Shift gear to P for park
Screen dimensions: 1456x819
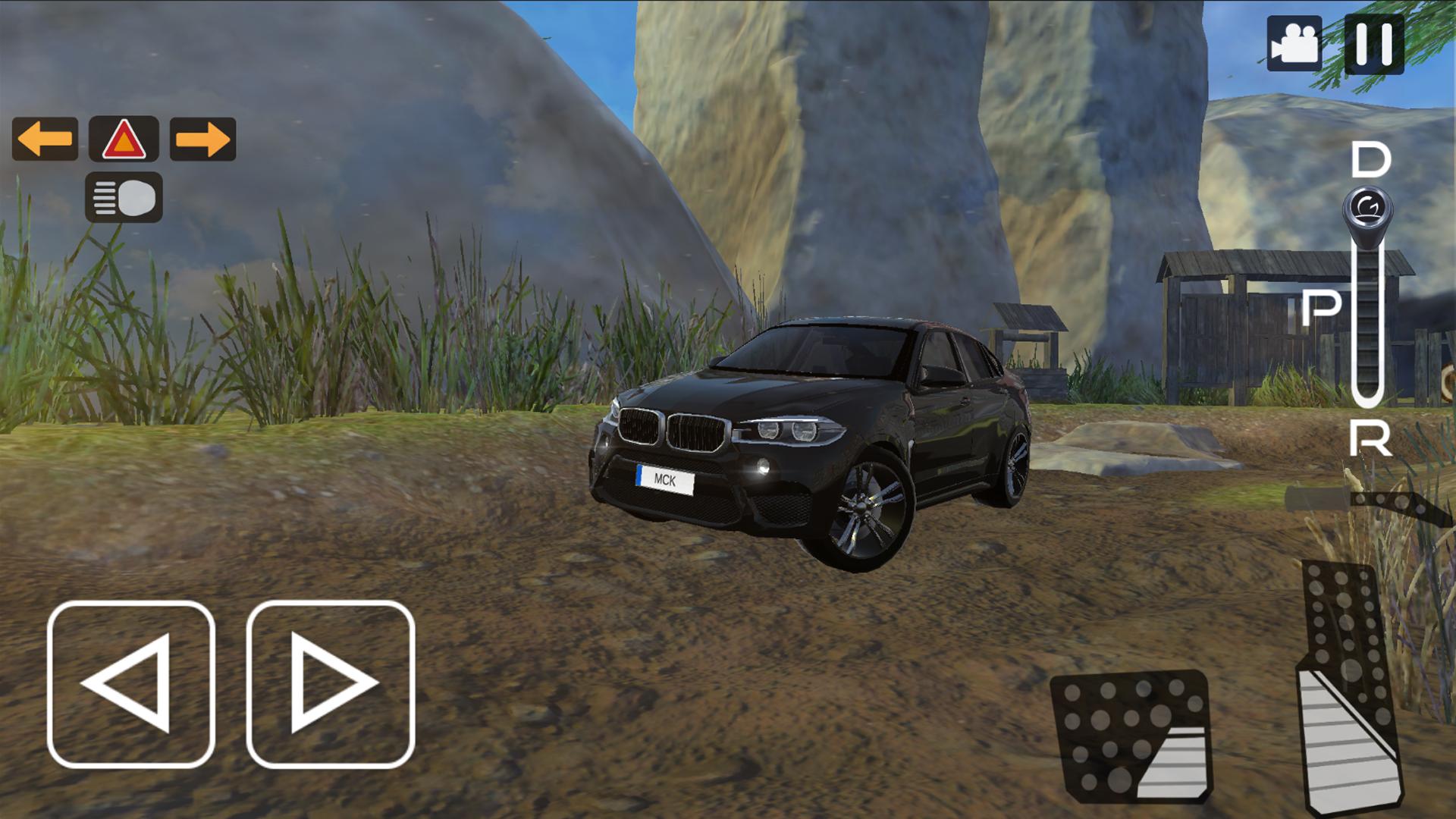(x=1322, y=307)
